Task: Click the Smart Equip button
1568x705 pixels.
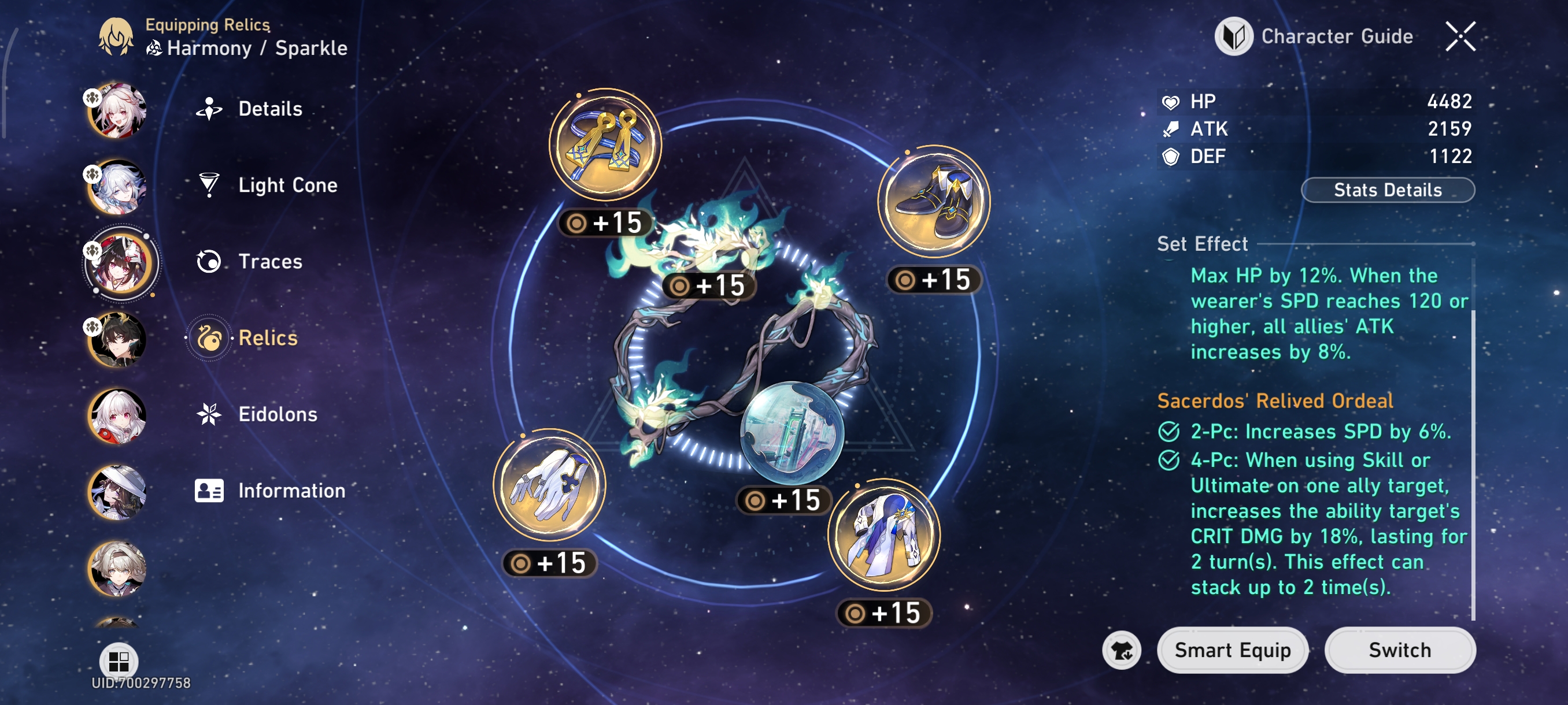Action: (1232, 650)
